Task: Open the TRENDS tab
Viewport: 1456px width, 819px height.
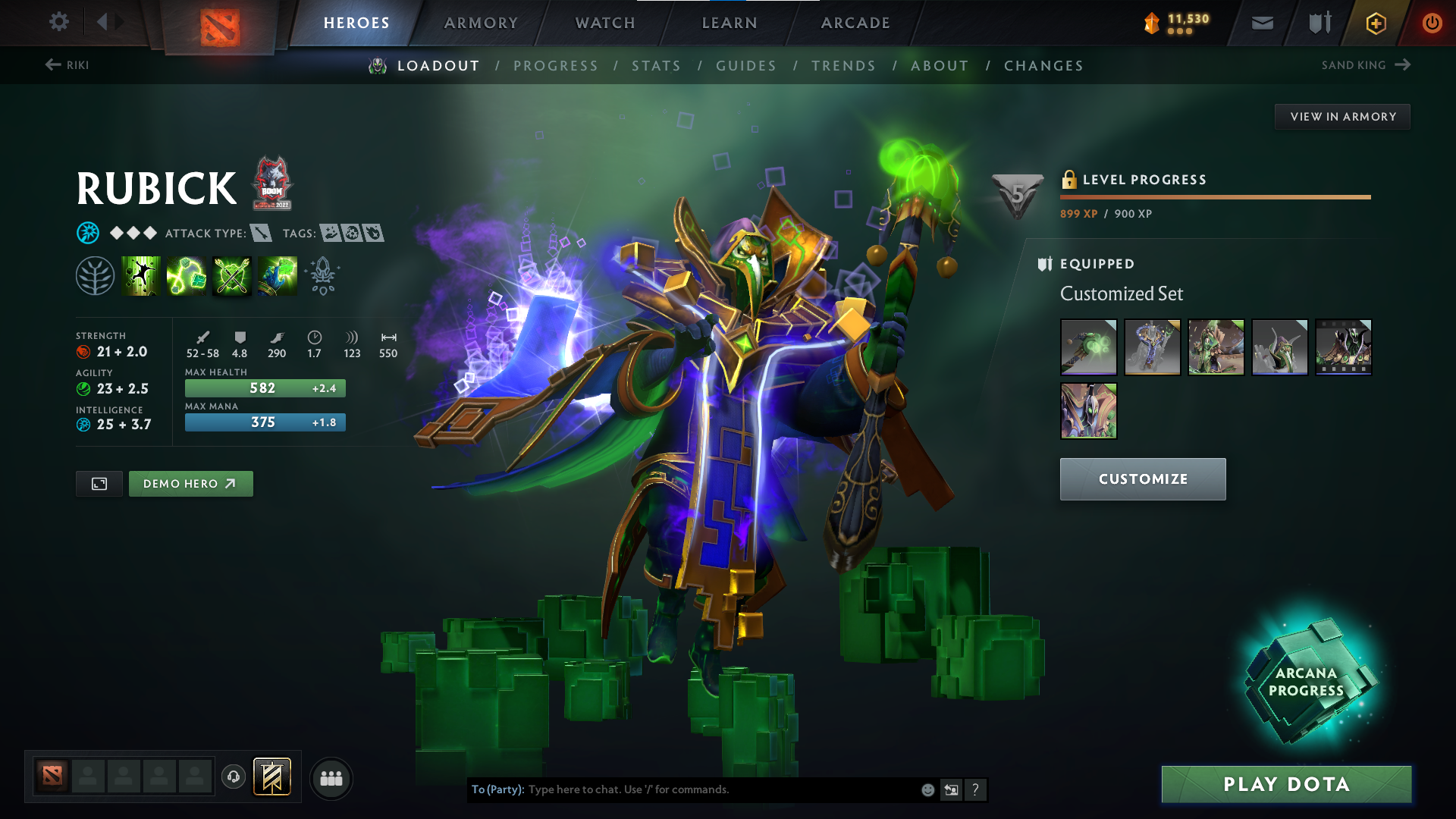Action: (x=844, y=65)
